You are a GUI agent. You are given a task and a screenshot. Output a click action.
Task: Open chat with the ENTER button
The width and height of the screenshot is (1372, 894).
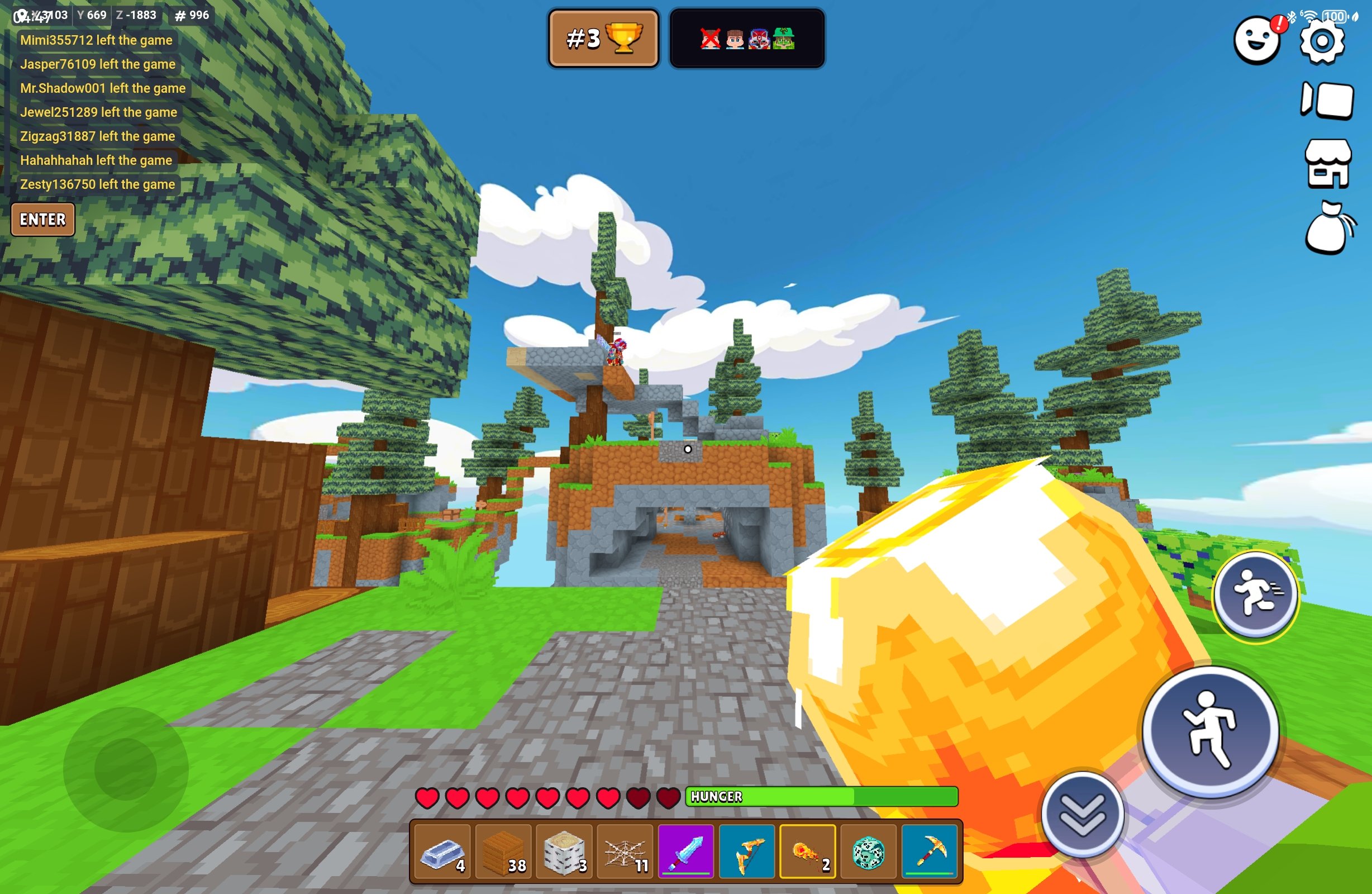(x=42, y=219)
